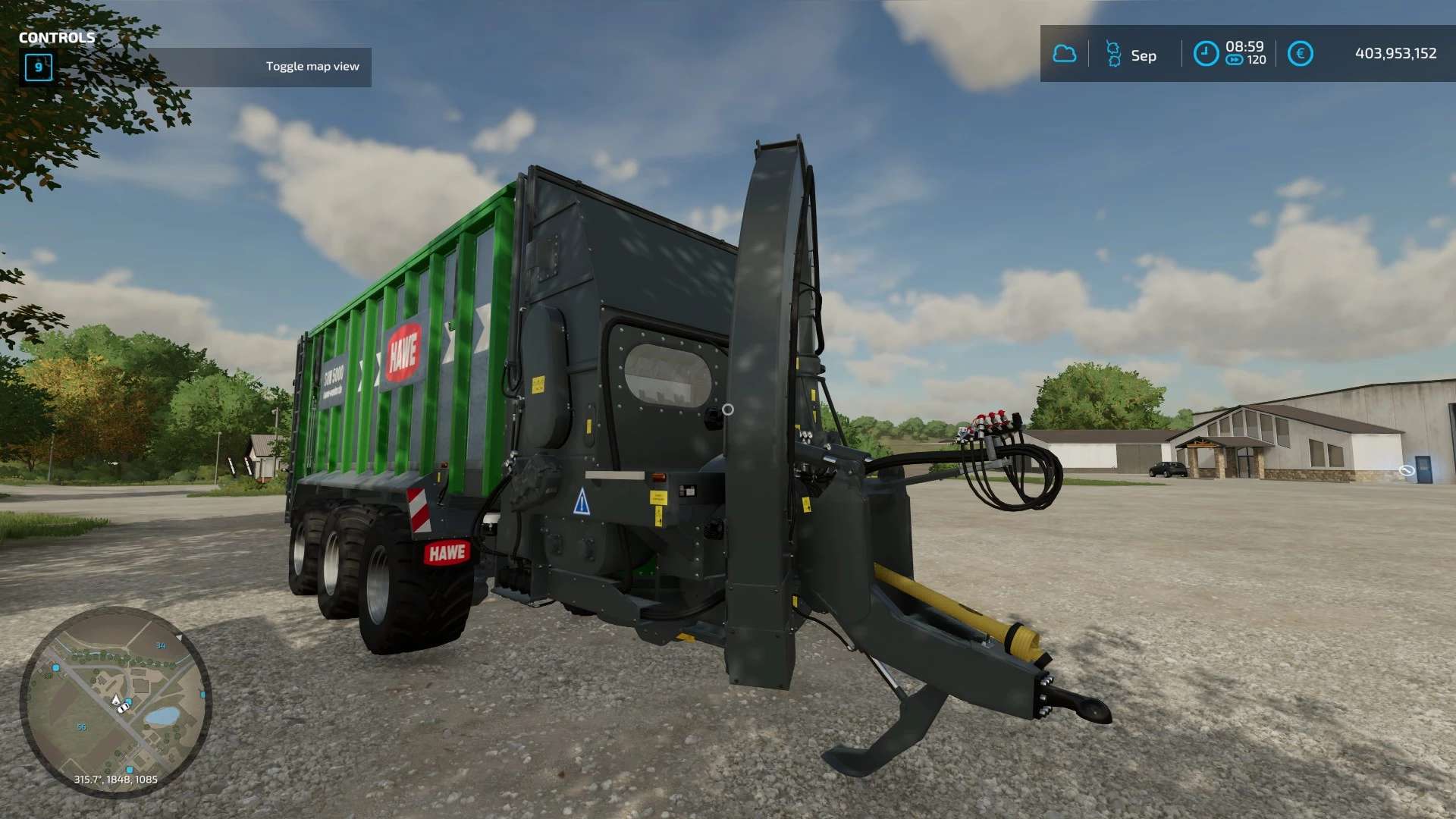Click the euro money icon
The image size is (1456, 819).
tap(1300, 54)
